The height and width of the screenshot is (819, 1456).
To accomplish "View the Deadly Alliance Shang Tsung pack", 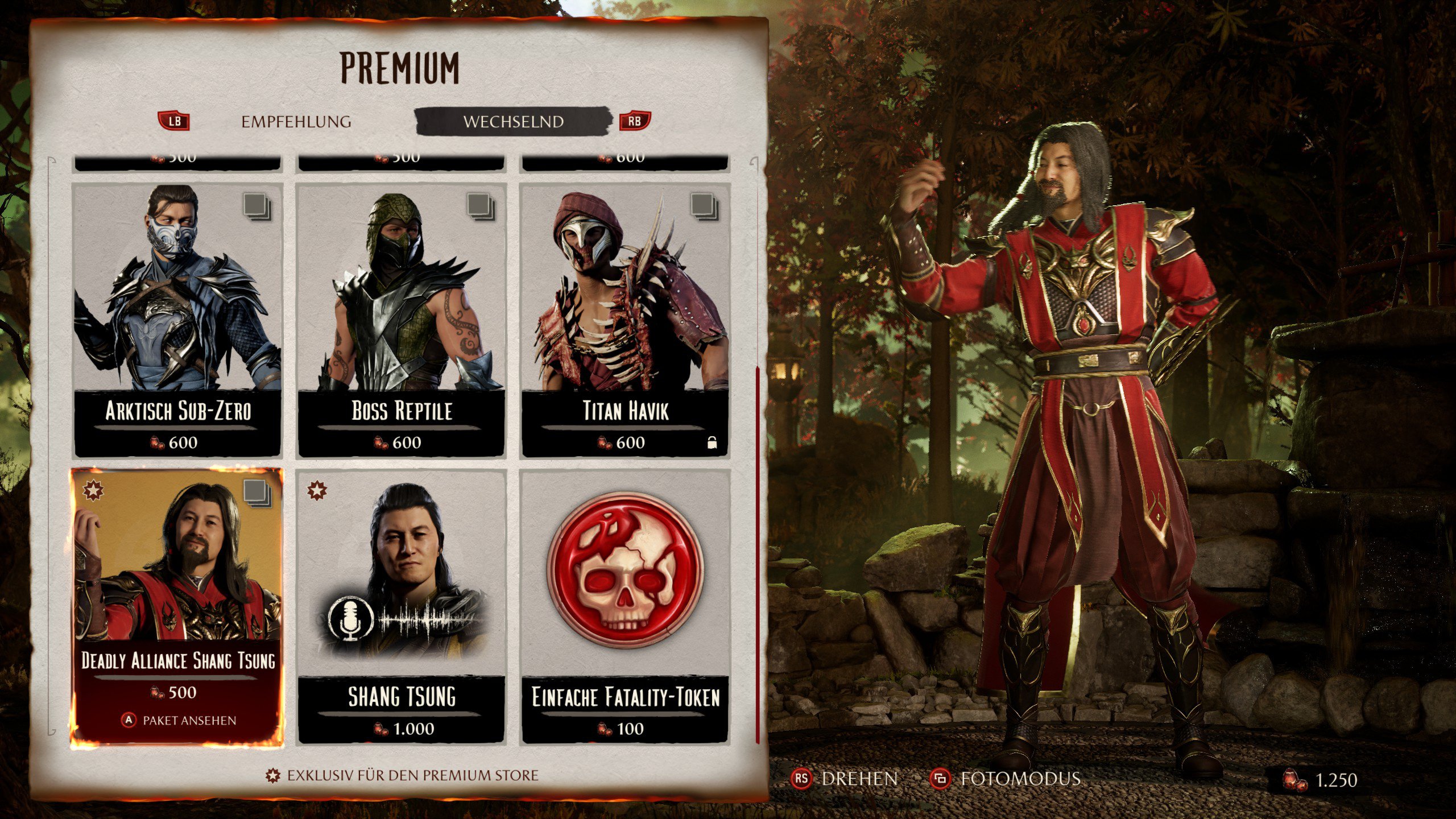I will pos(177,606).
